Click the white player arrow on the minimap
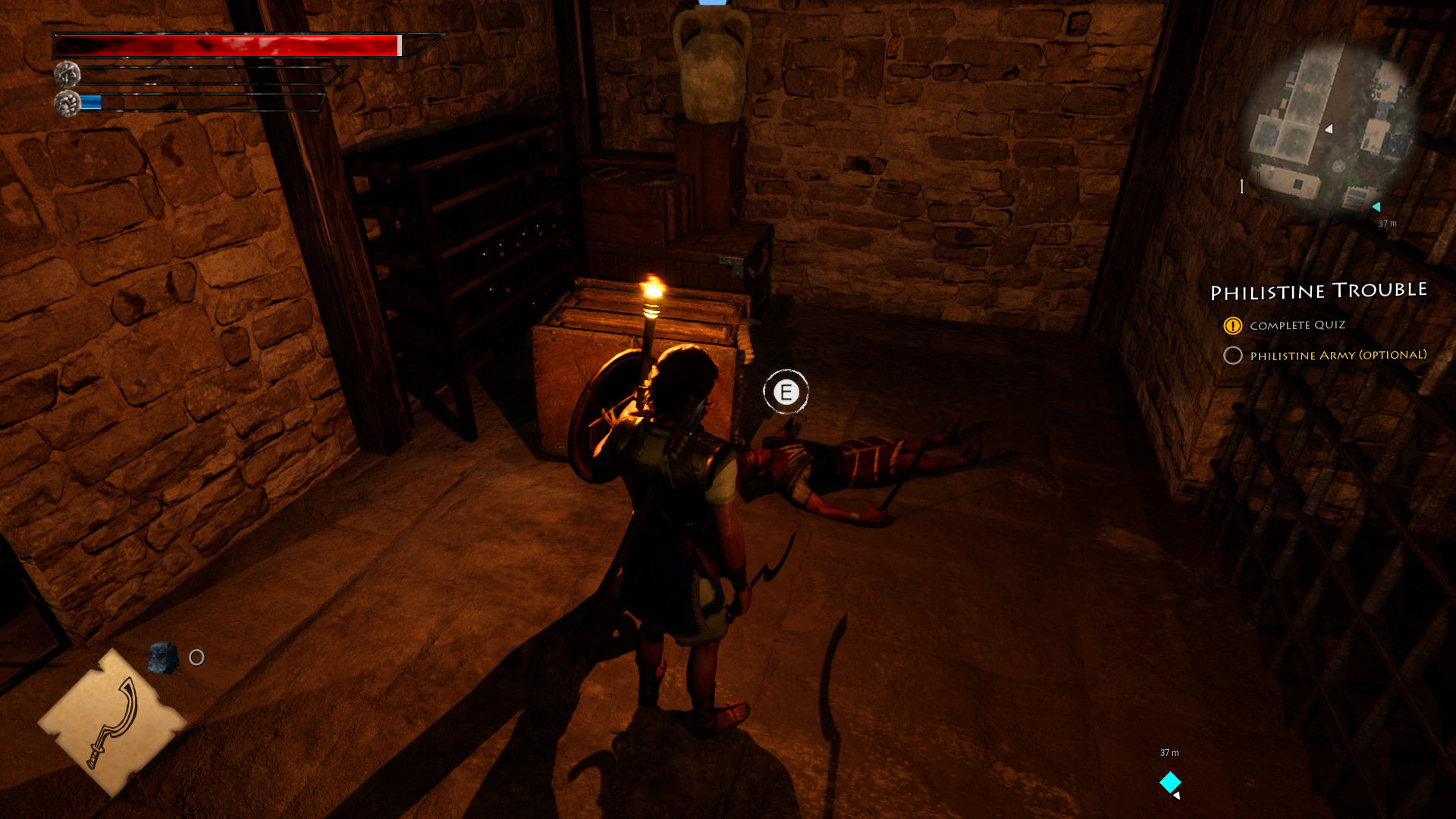This screenshot has height=819, width=1456. [1328, 129]
